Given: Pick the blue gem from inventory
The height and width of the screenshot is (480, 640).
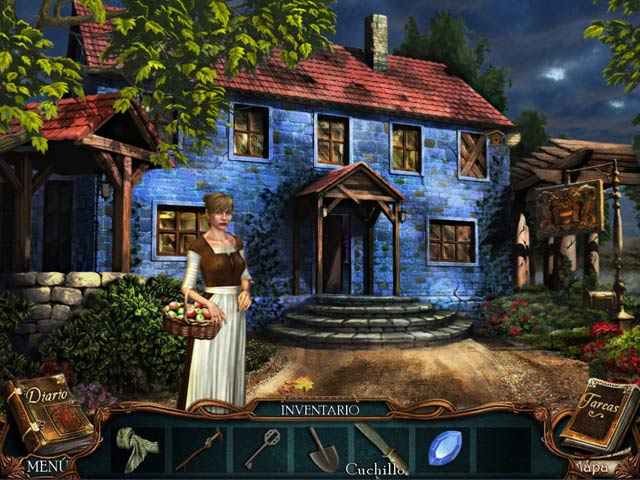Looking at the screenshot, I should pyautogui.click(x=444, y=448).
